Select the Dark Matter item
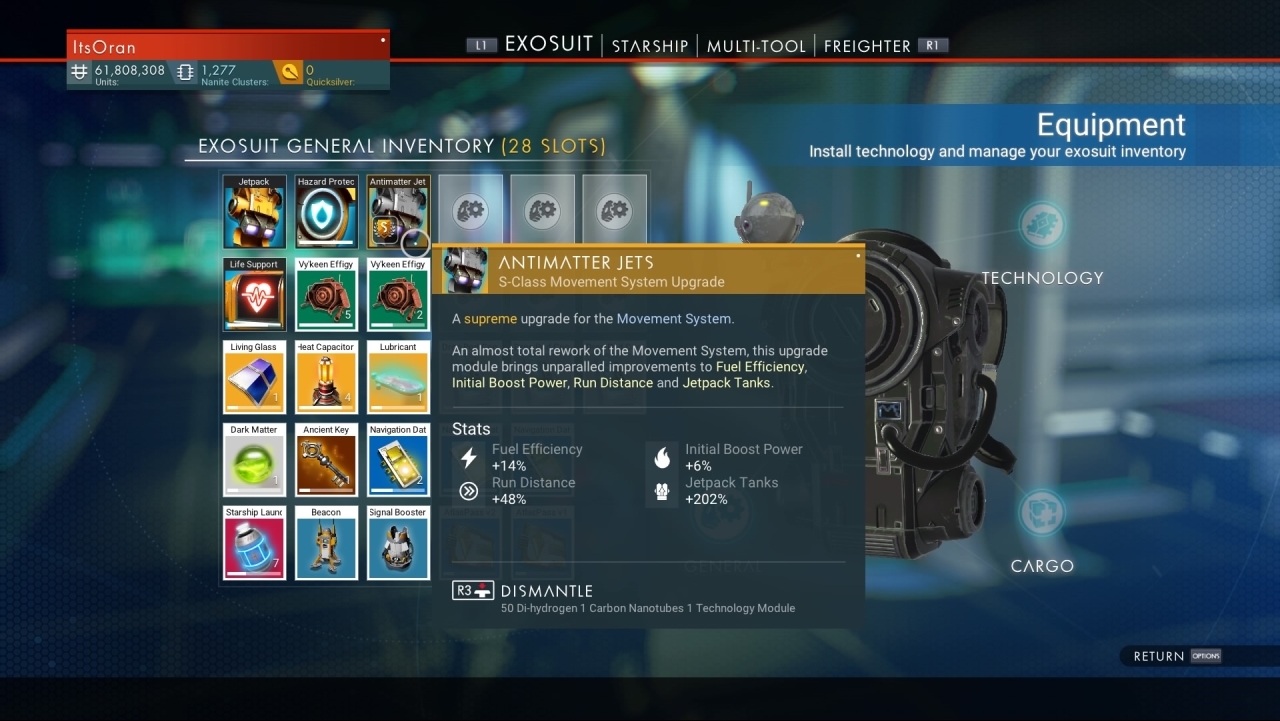The image size is (1280, 721). point(254,460)
